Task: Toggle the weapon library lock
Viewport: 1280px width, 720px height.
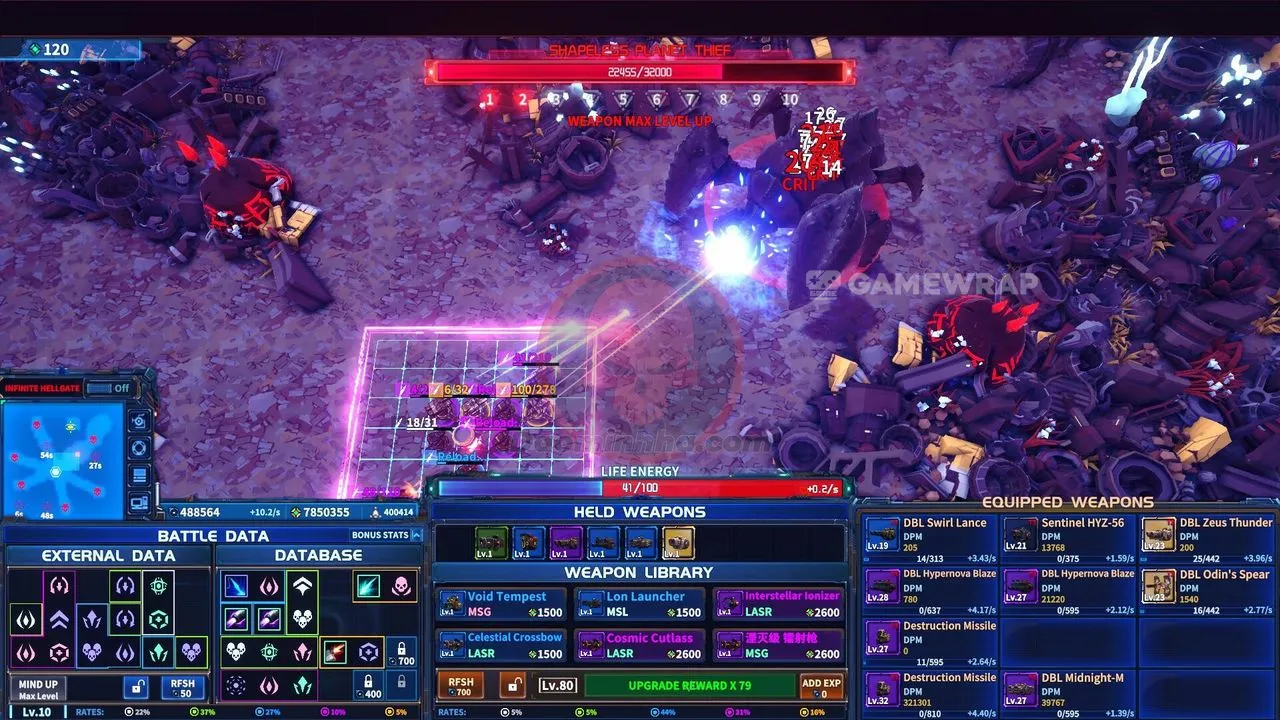Action: 513,686
